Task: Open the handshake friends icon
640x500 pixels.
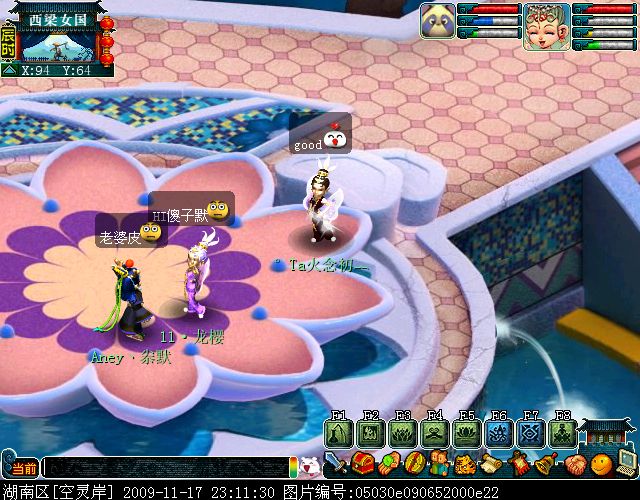Action: click(573, 464)
